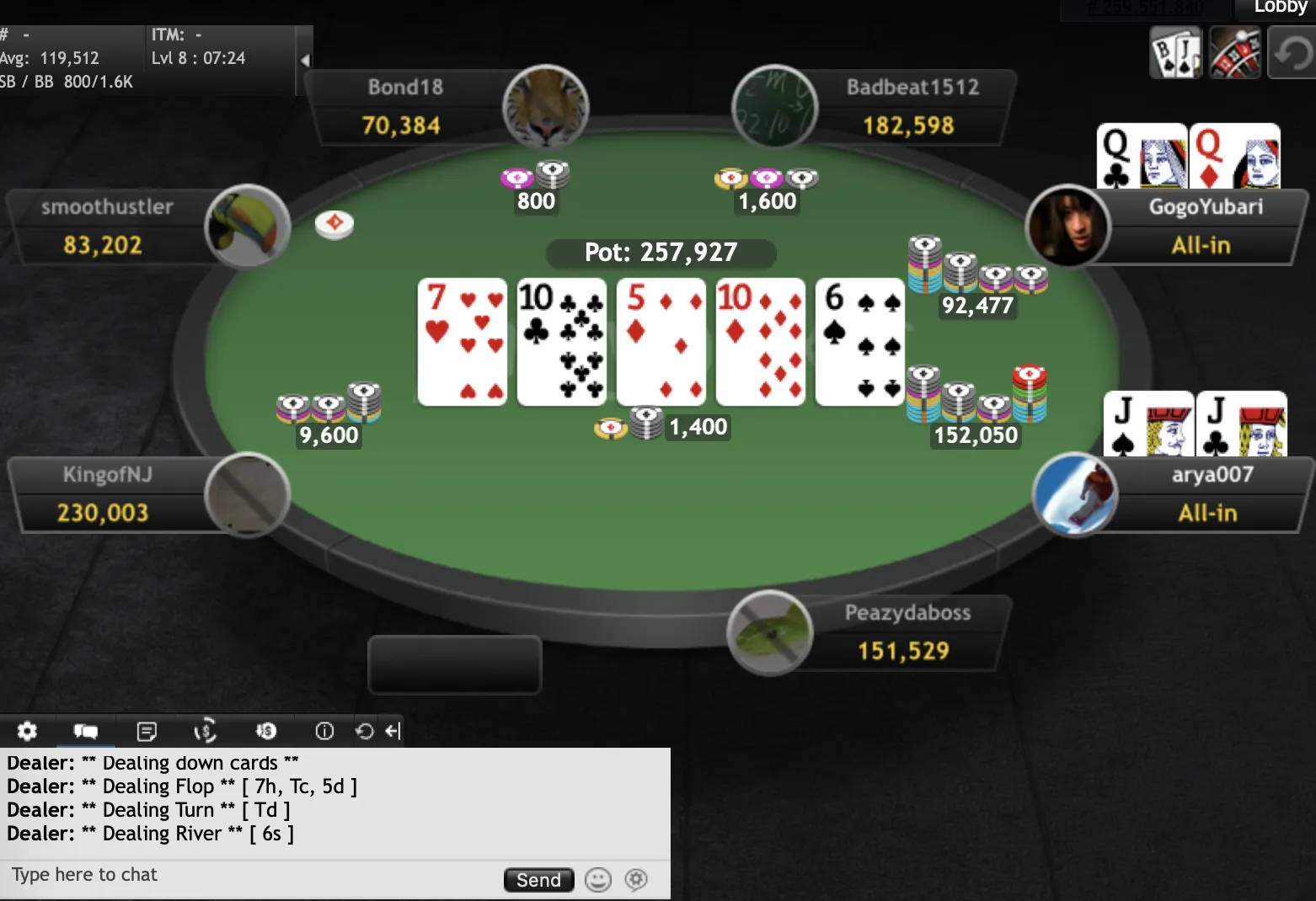Click the grey replay arrow button
Screen dimensions: 1316x901
1292,52
